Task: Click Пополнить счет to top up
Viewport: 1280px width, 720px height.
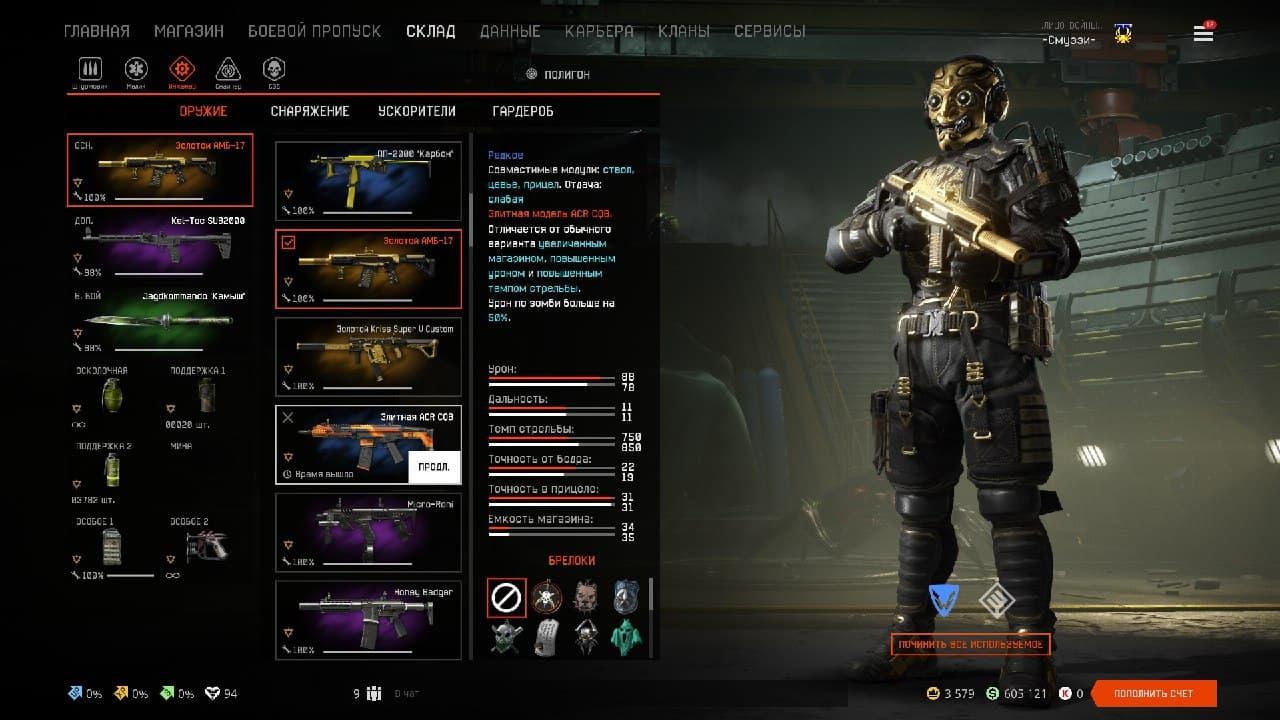Action: [1153, 694]
